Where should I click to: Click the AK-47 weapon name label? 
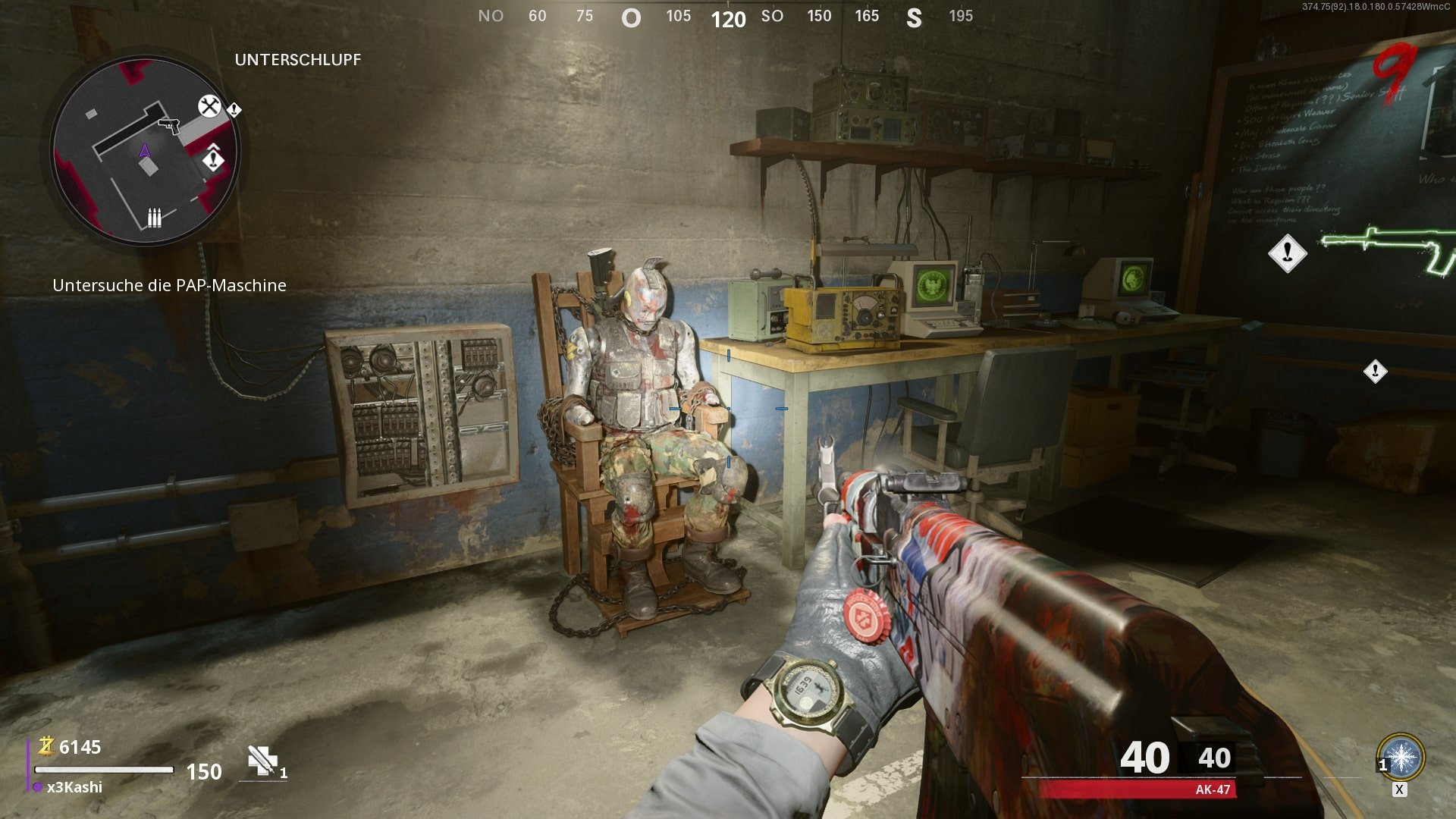tap(1212, 789)
